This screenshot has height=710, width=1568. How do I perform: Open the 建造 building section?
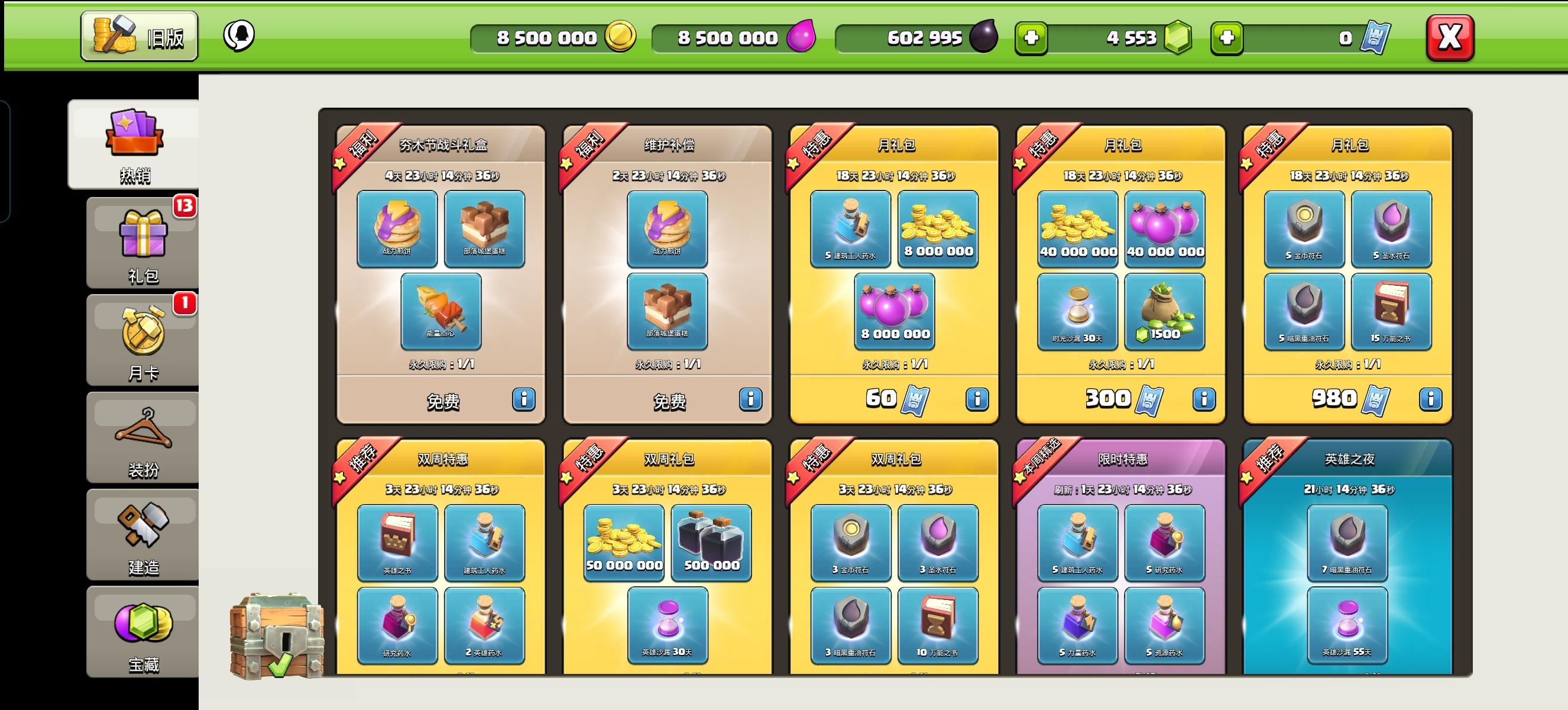coord(141,536)
